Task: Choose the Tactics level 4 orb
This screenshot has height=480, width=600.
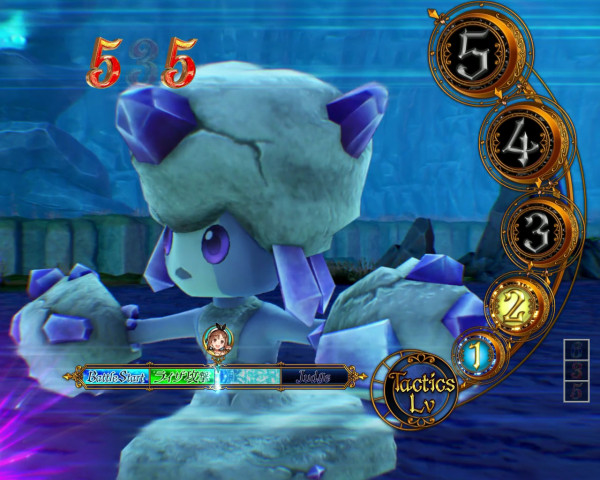Action: click(519, 147)
